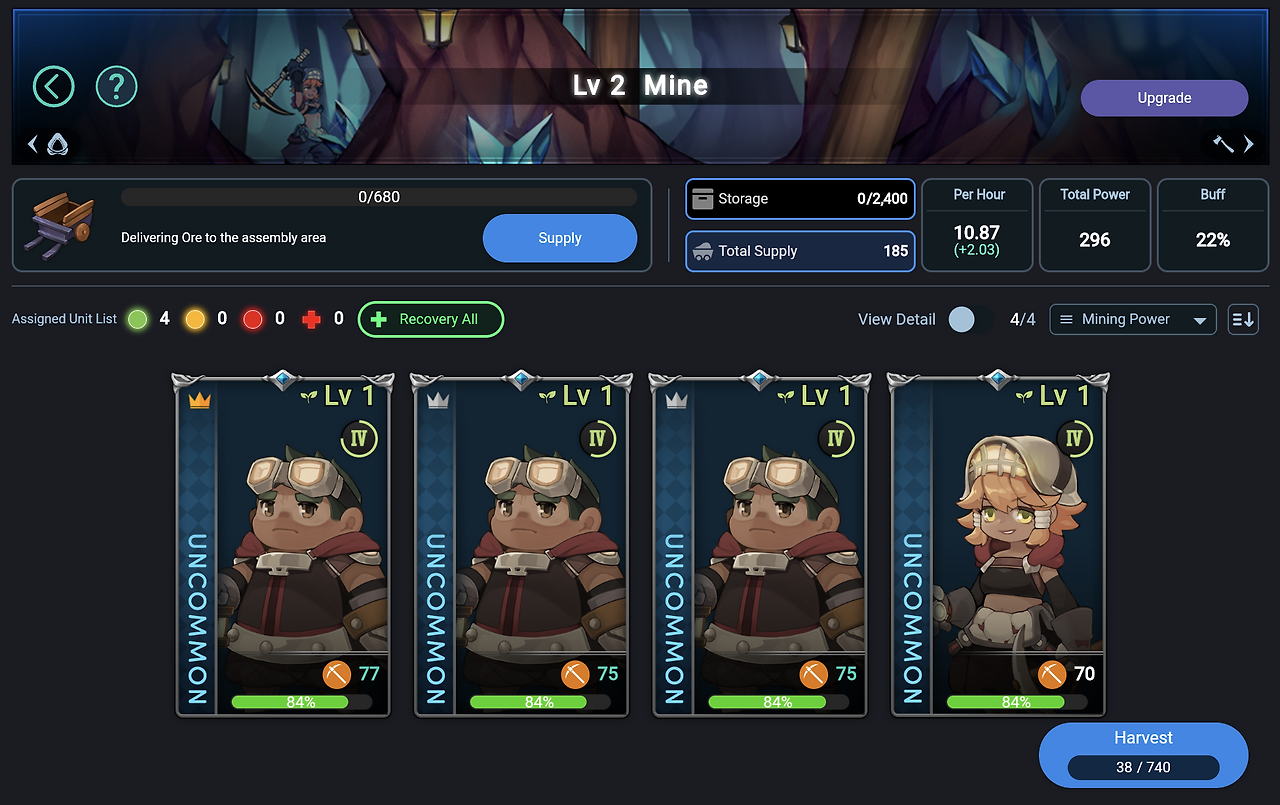Go back using the circular arrow button
This screenshot has height=805, width=1280.
[54, 87]
